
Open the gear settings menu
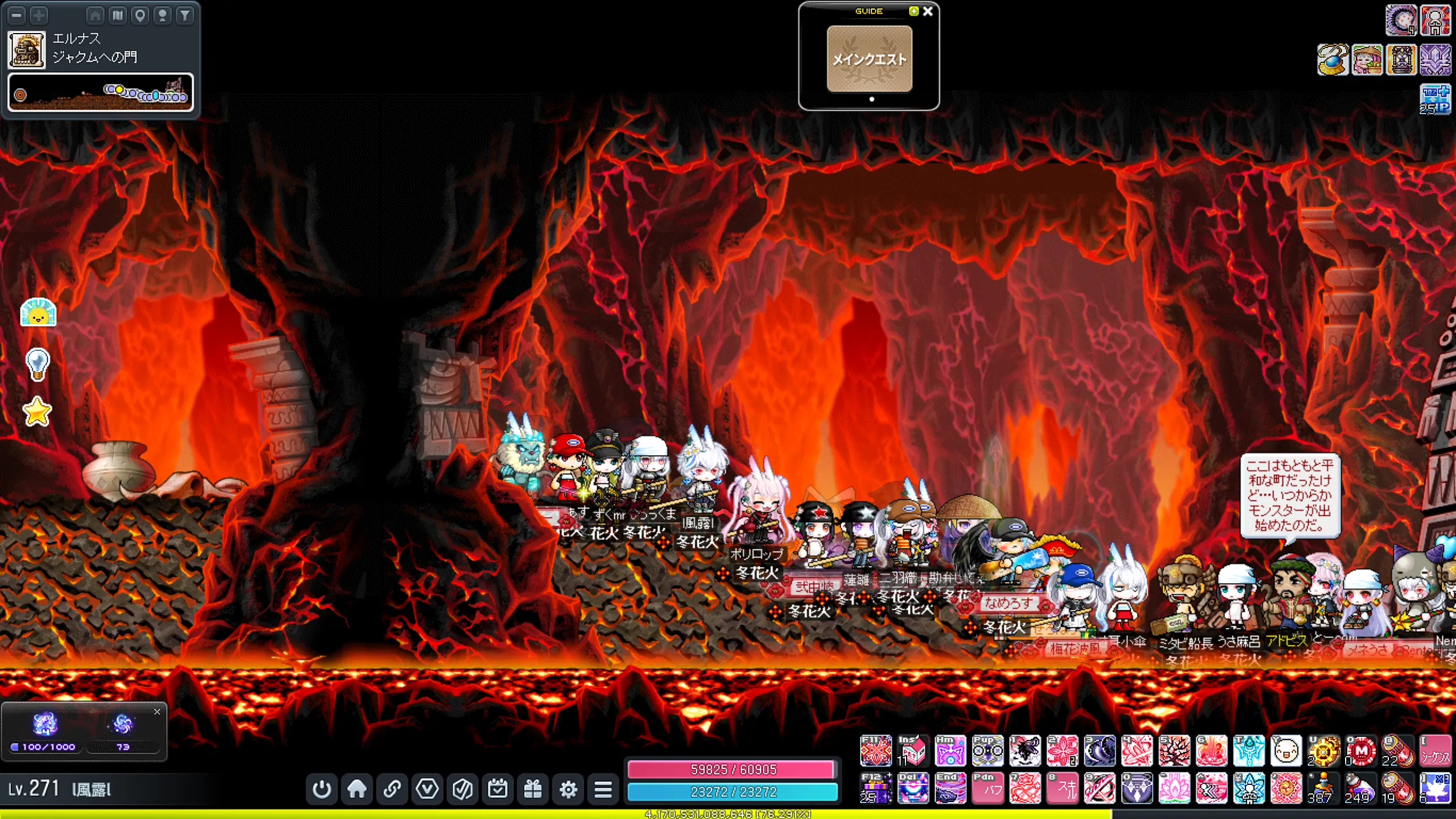[x=568, y=789]
